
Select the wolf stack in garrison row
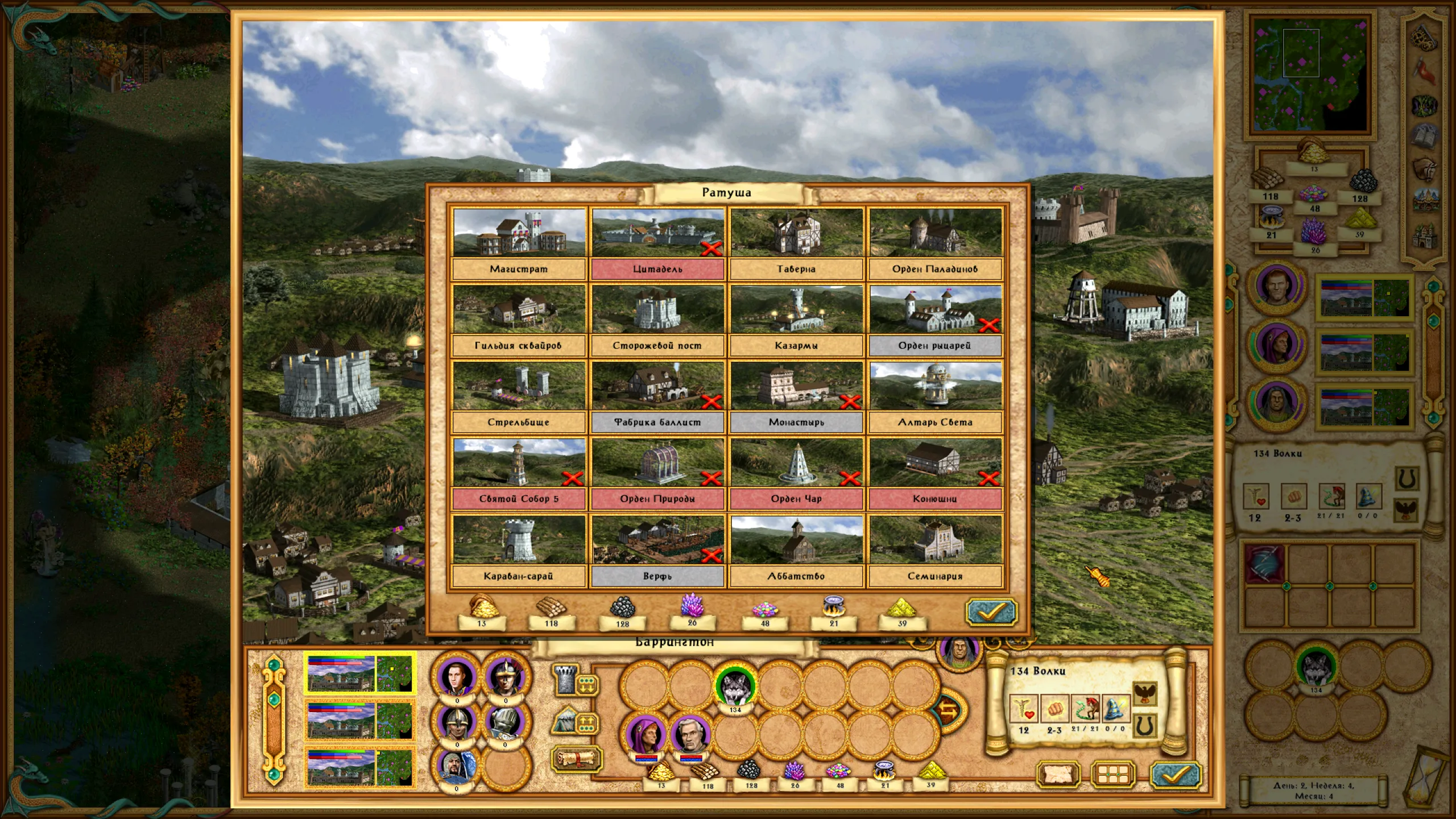[735, 687]
